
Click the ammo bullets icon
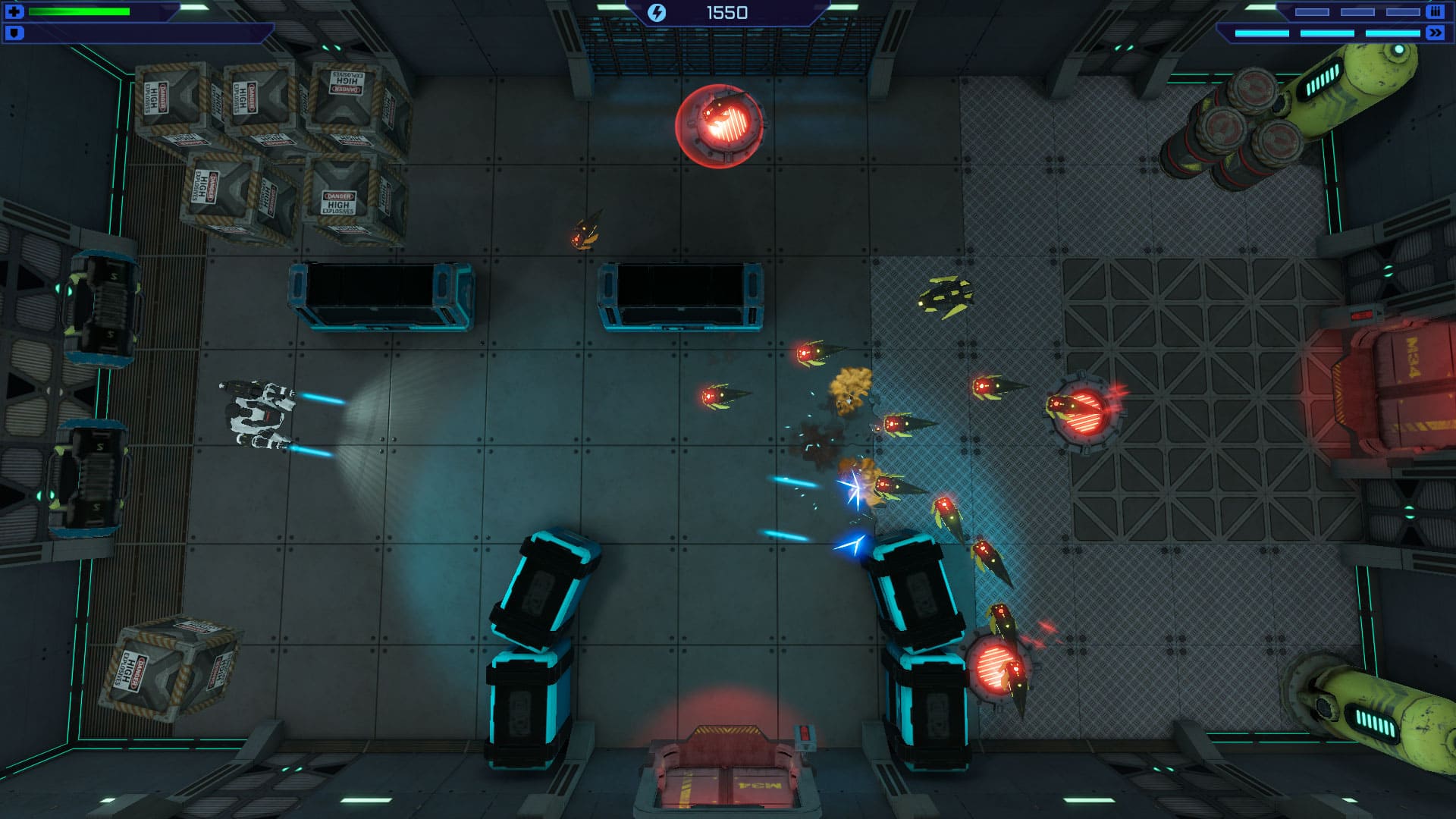tap(1434, 11)
